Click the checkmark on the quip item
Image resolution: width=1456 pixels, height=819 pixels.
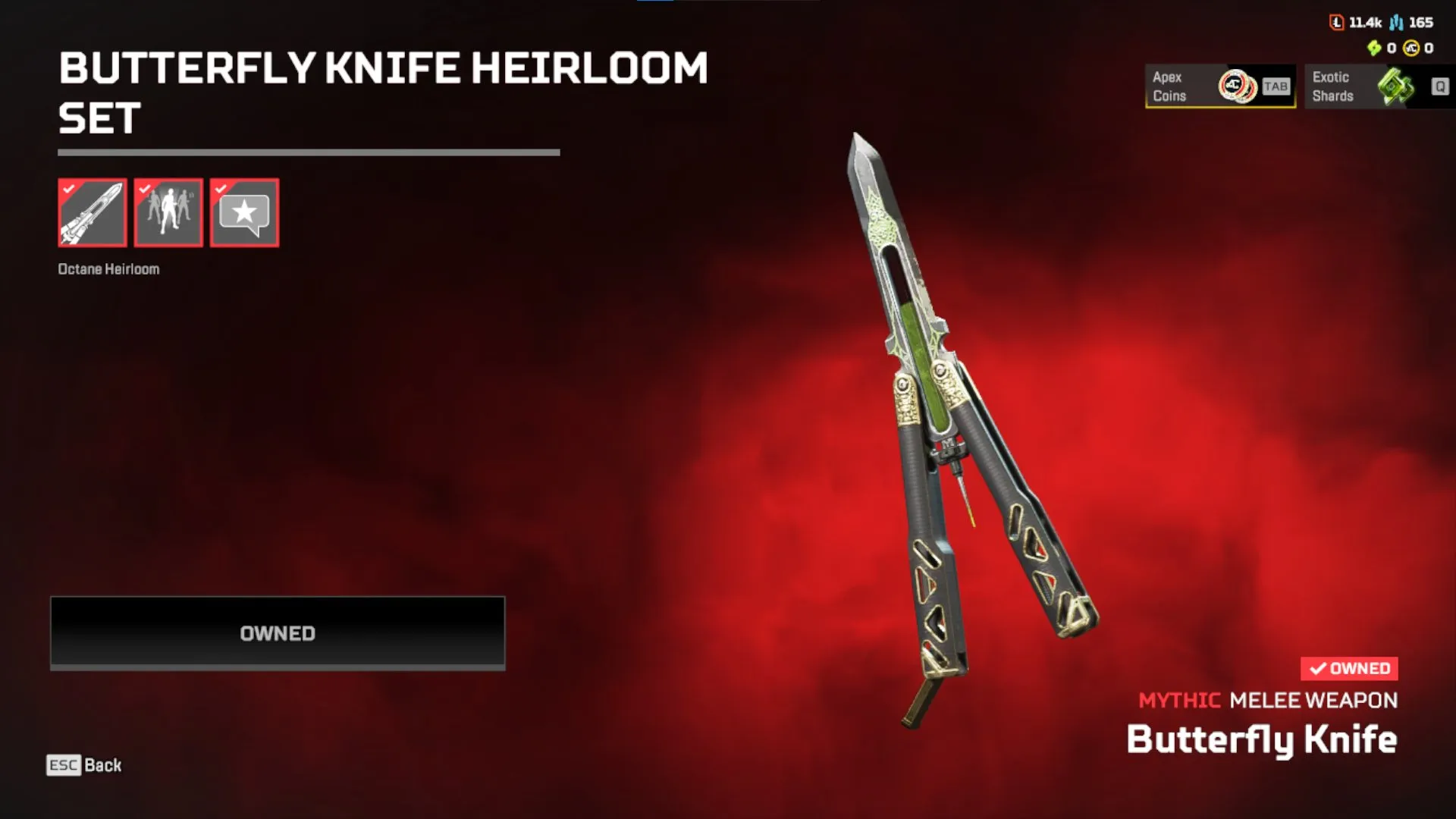click(x=221, y=189)
